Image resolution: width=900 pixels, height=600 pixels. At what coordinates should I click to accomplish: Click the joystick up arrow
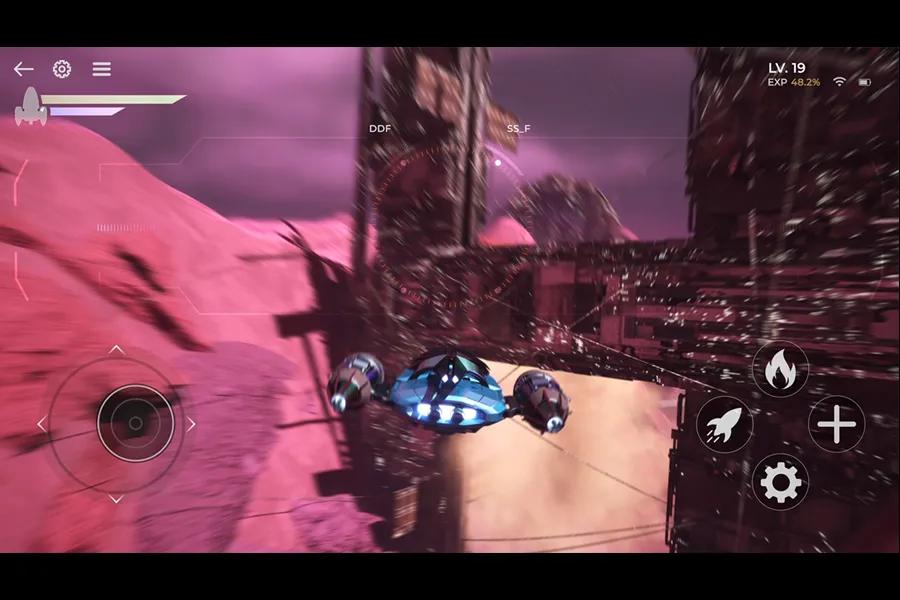[x=116, y=349]
